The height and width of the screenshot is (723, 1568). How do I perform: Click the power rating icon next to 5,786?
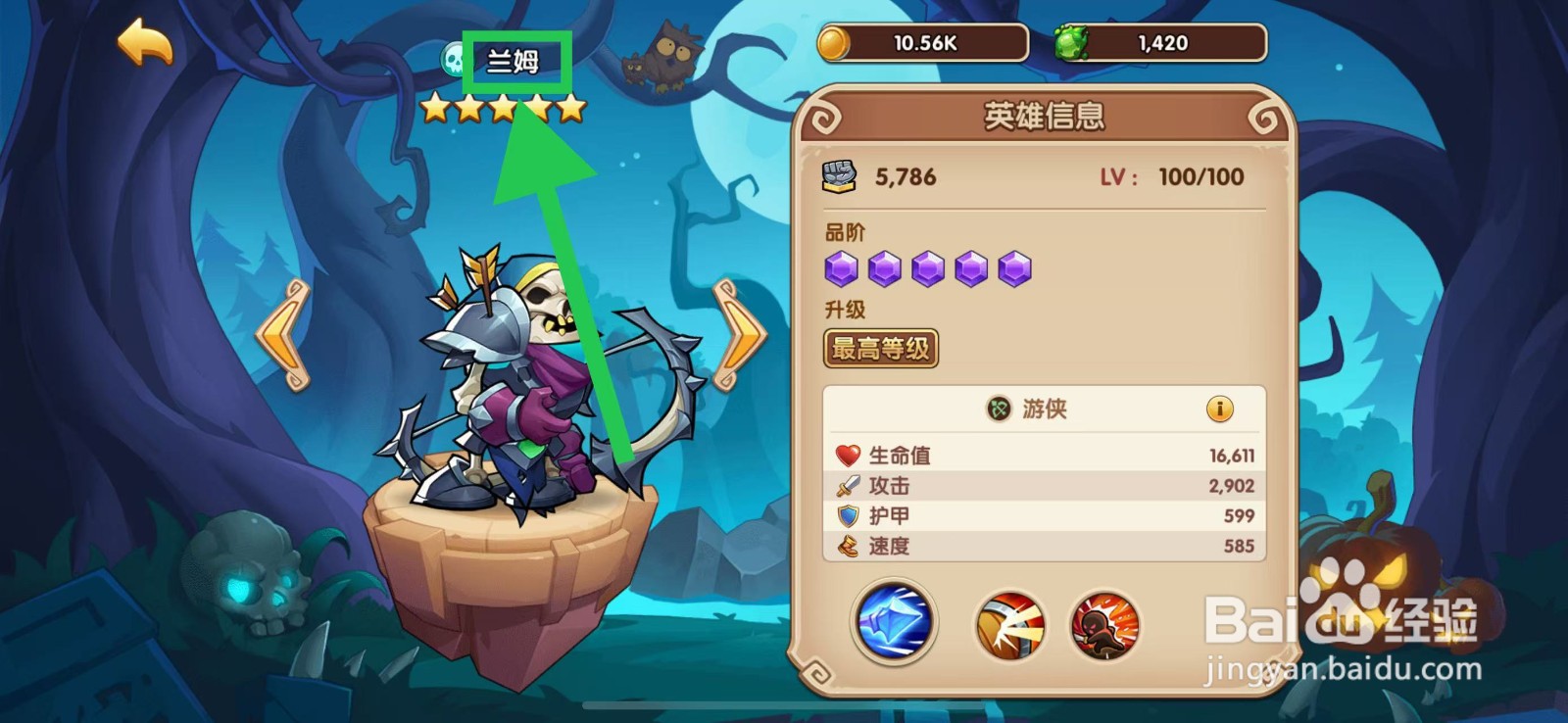(840, 174)
